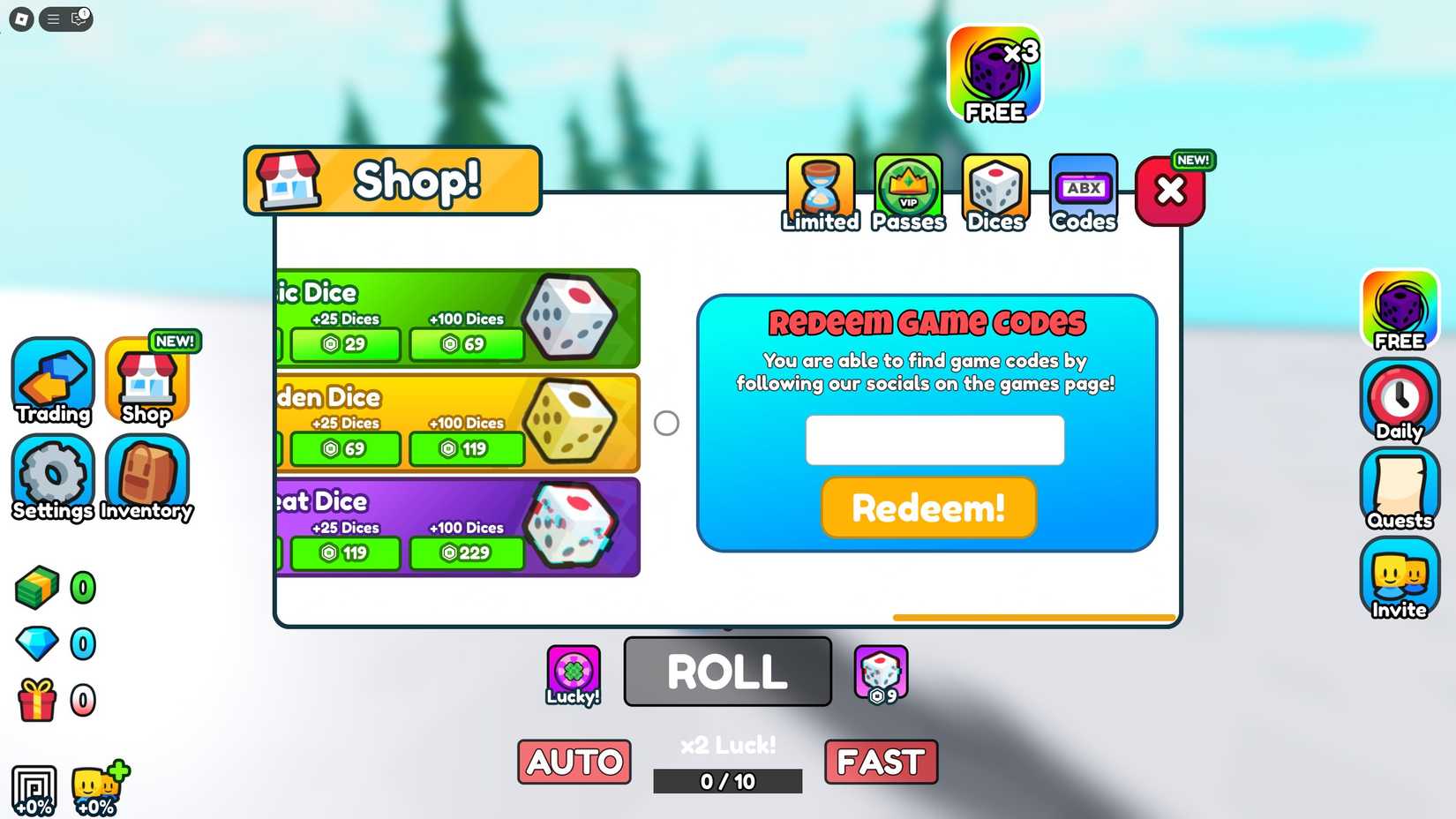Select the page indicator circle
1456x819 pixels.
[667, 424]
